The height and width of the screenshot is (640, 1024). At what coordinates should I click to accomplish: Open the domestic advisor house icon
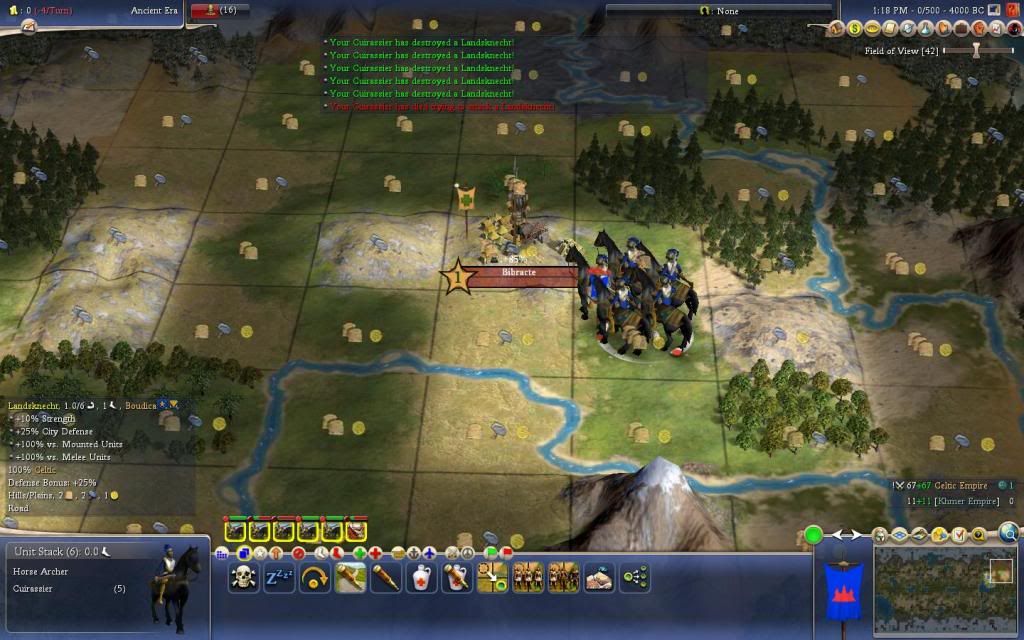coord(838,29)
